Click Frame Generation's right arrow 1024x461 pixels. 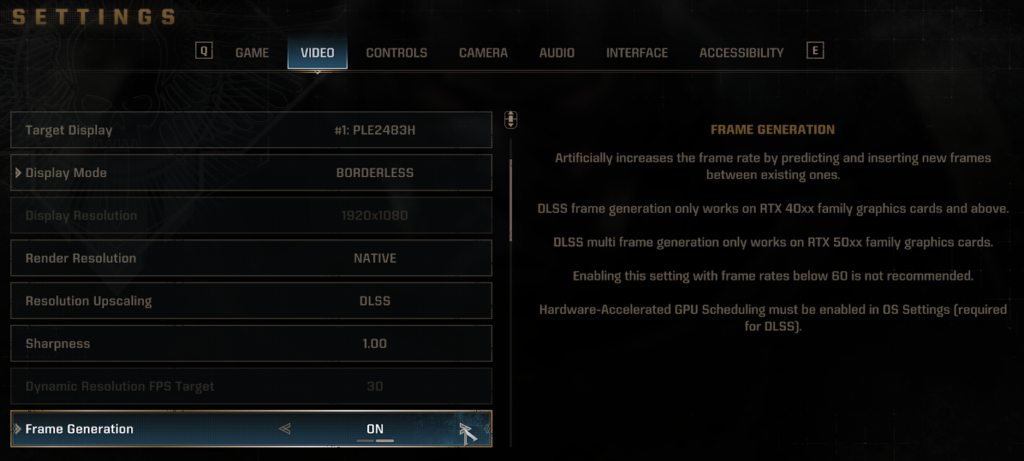coord(464,429)
